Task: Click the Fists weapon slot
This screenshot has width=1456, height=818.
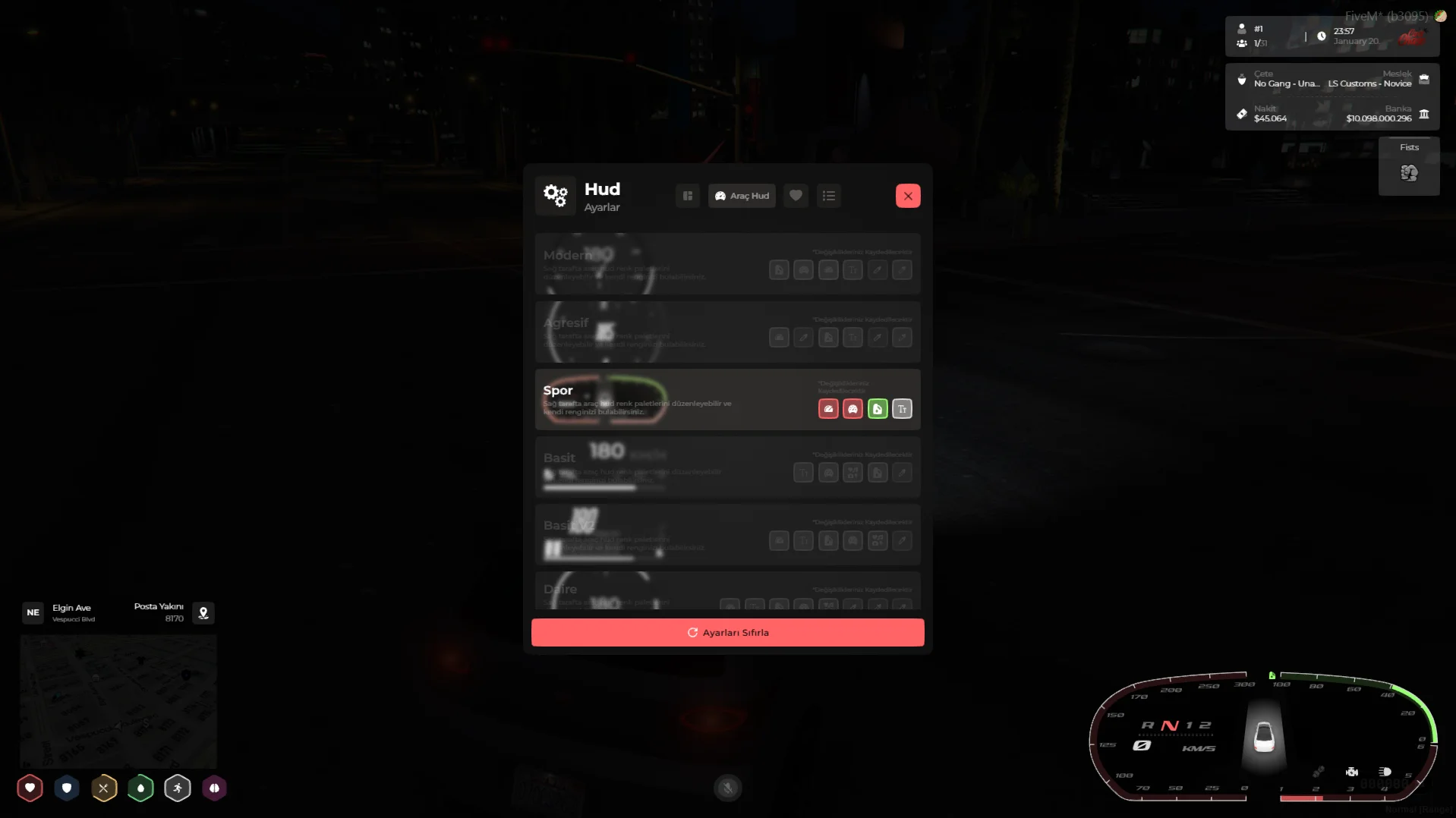Action: (x=1409, y=167)
